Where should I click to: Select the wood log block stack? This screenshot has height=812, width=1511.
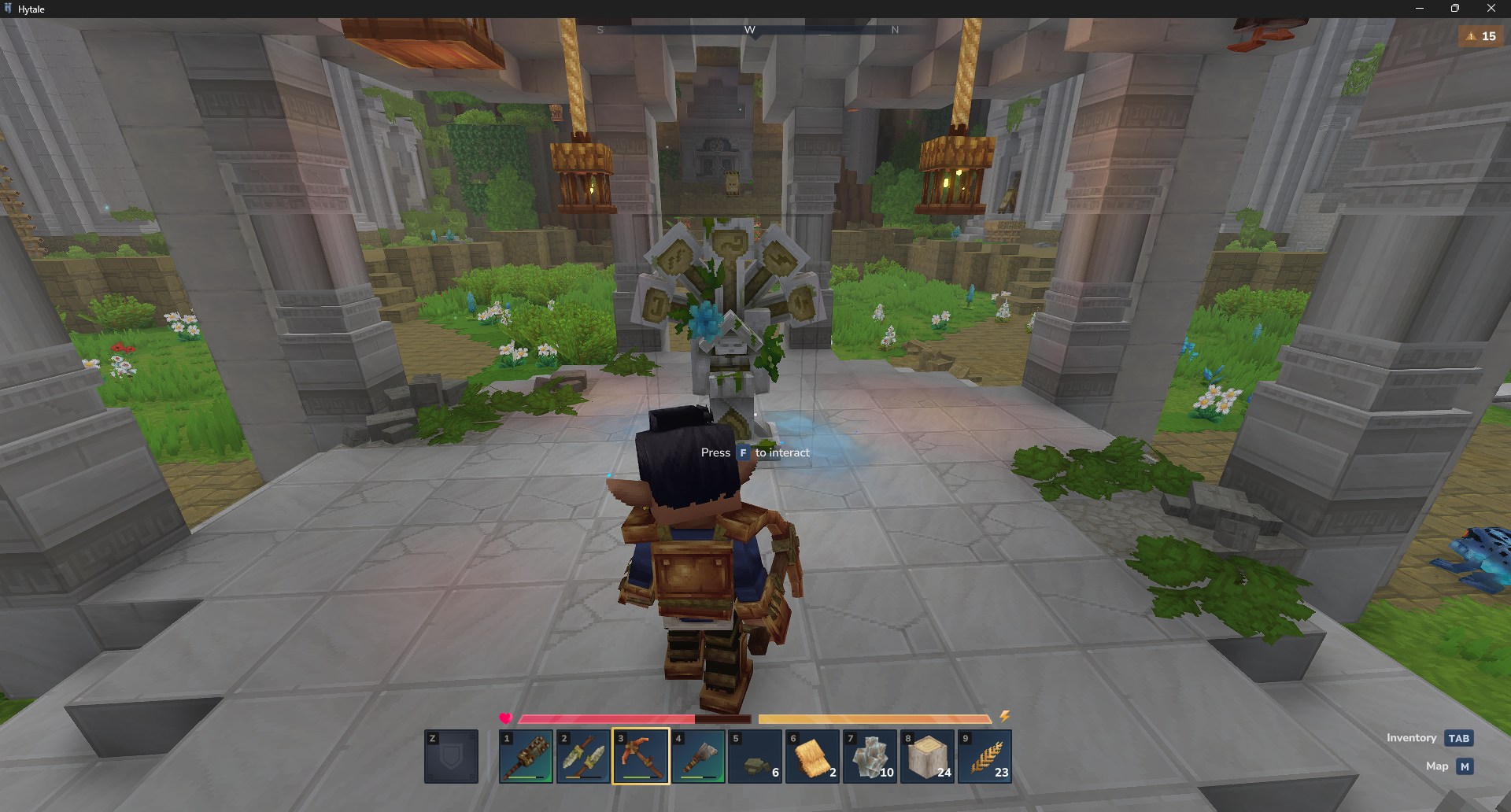(x=928, y=756)
